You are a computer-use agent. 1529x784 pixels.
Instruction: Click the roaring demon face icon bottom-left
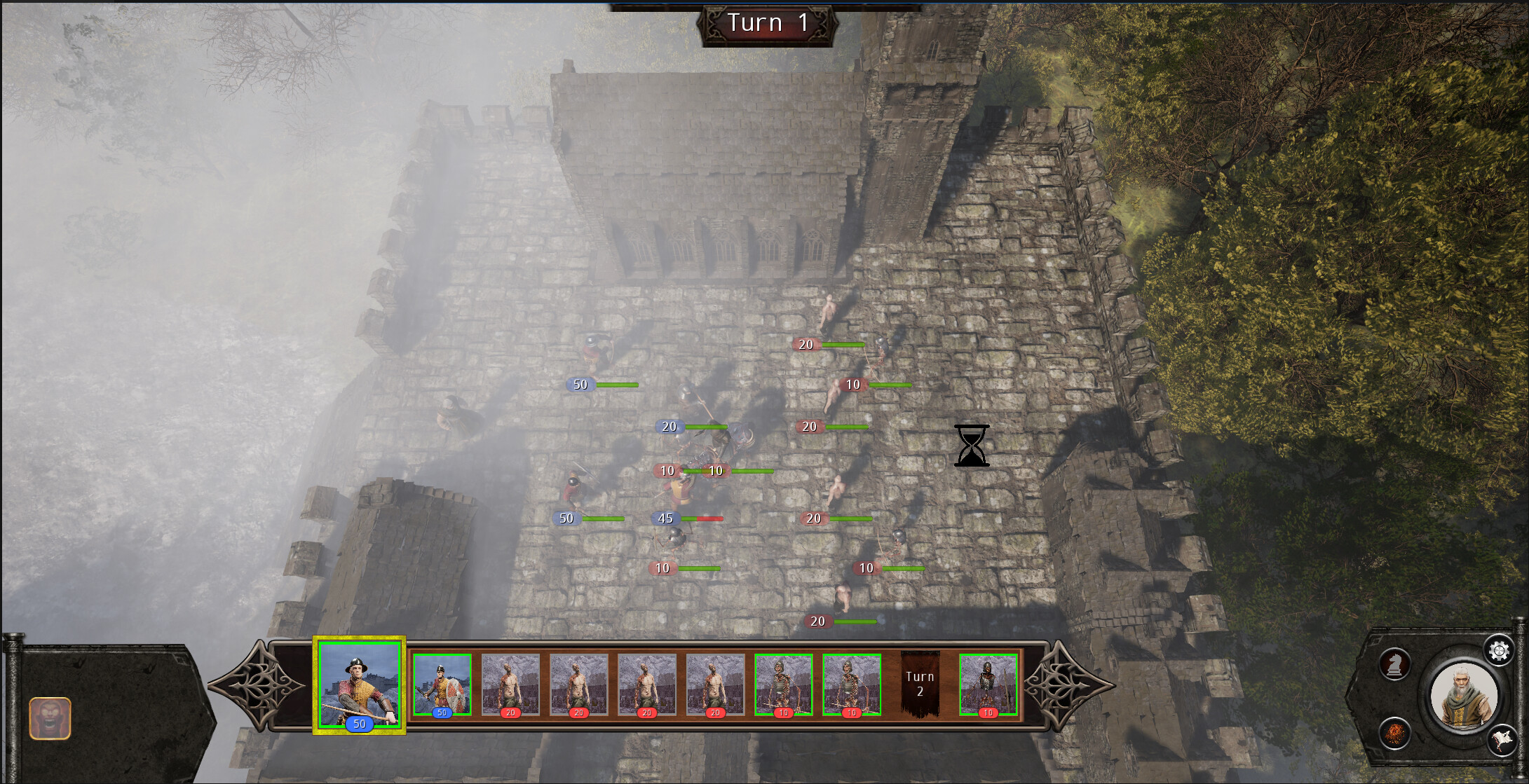click(50, 717)
